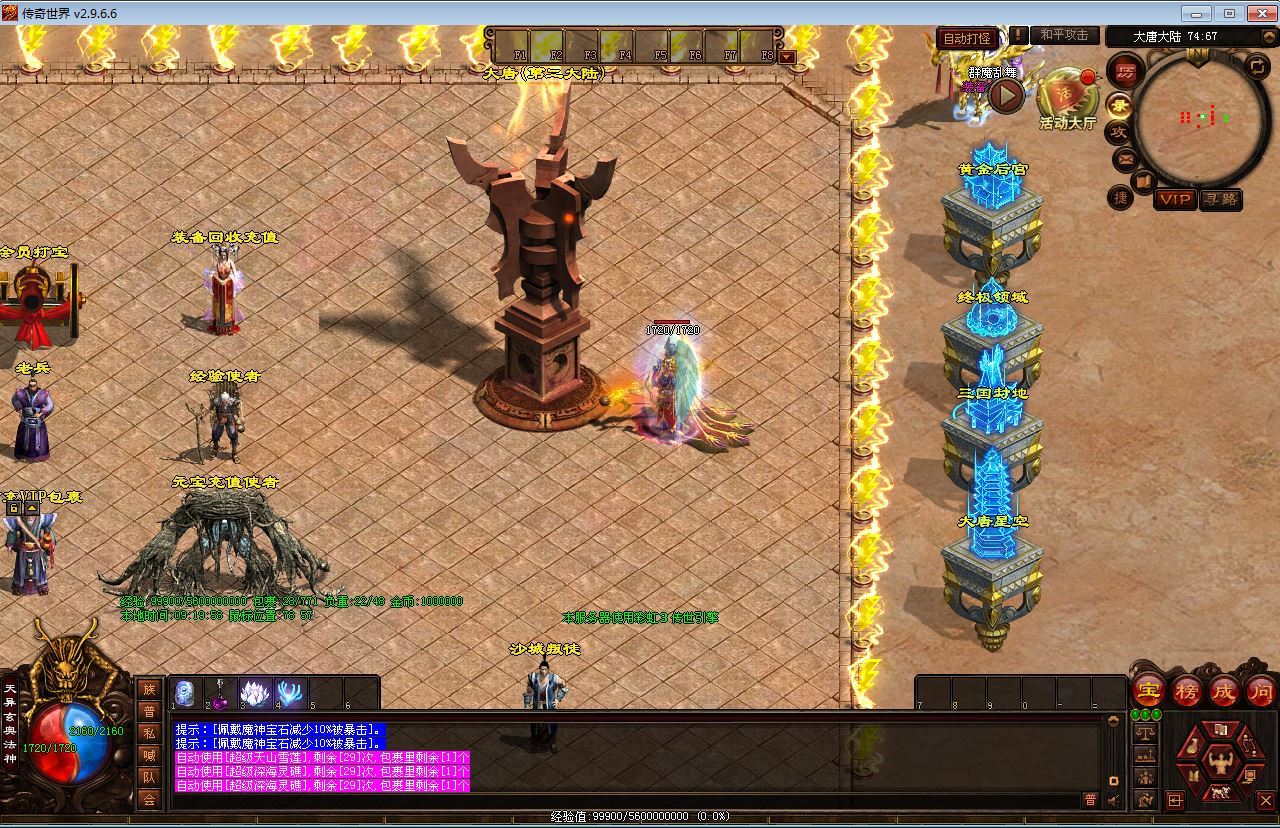
Task: Switch chat to the 私 private channel
Action: 149,733
